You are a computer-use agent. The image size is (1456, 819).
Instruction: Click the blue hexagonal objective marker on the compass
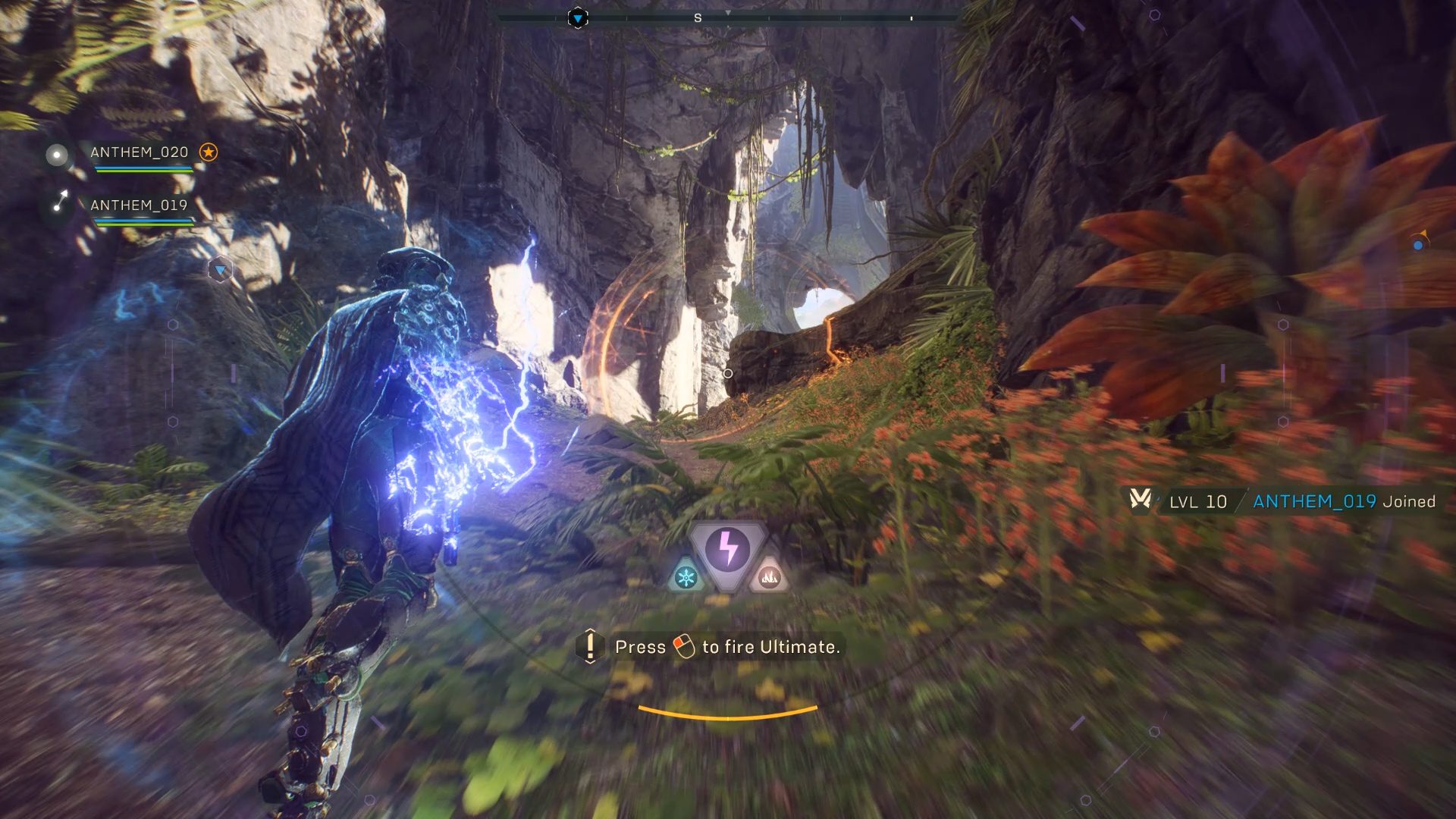click(578, 17)
